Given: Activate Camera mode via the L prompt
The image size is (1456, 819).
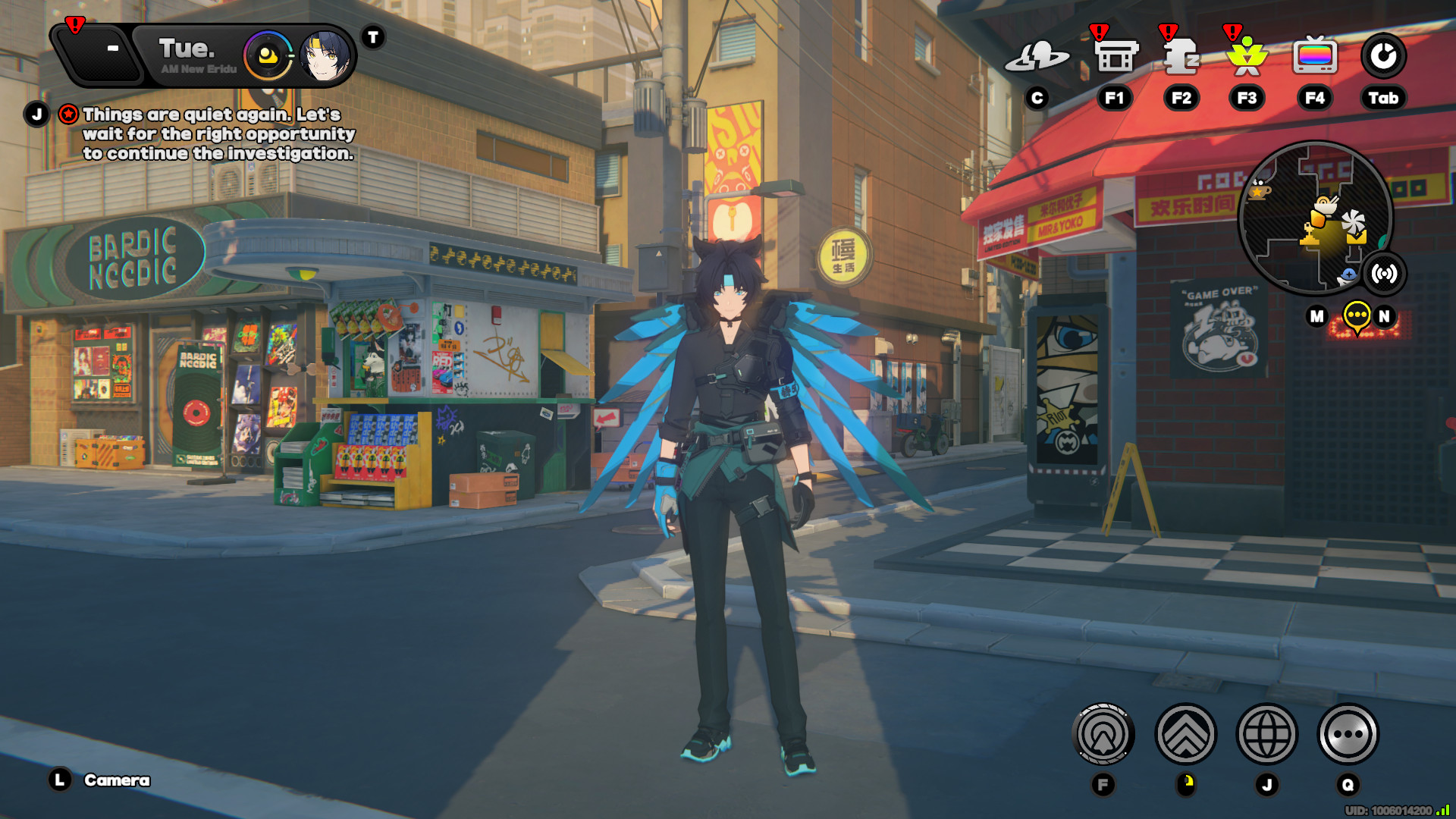Looking at the screenshot, I should [58, 778].
